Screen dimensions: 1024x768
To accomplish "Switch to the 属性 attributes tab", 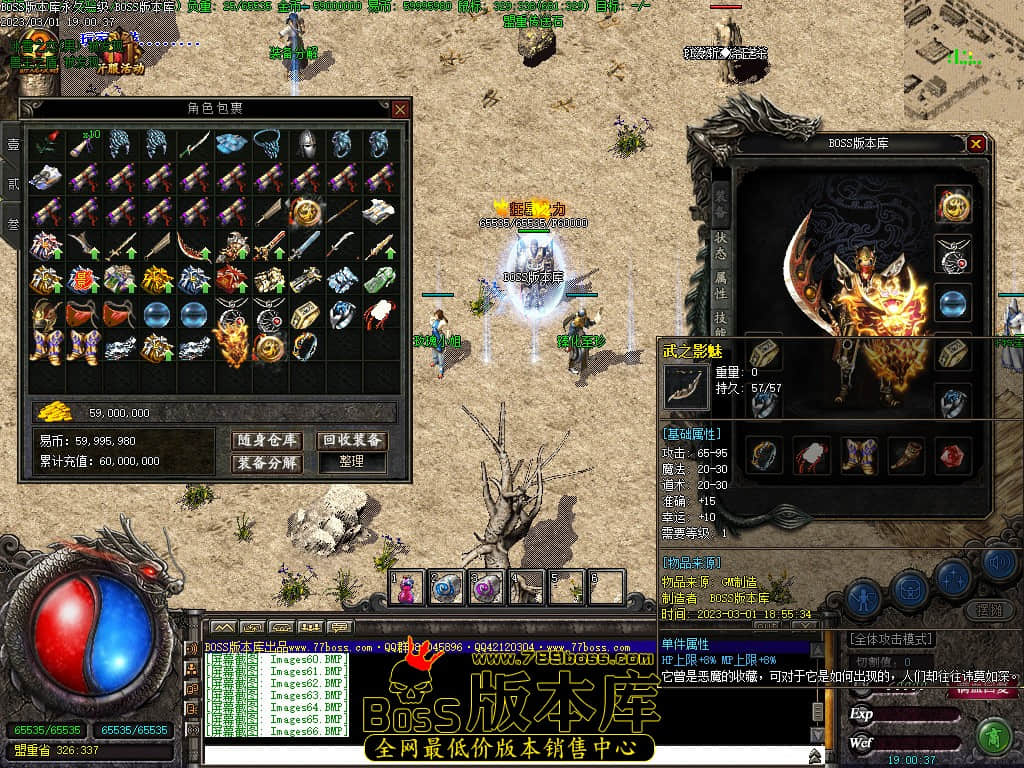I will pos(720,283).
